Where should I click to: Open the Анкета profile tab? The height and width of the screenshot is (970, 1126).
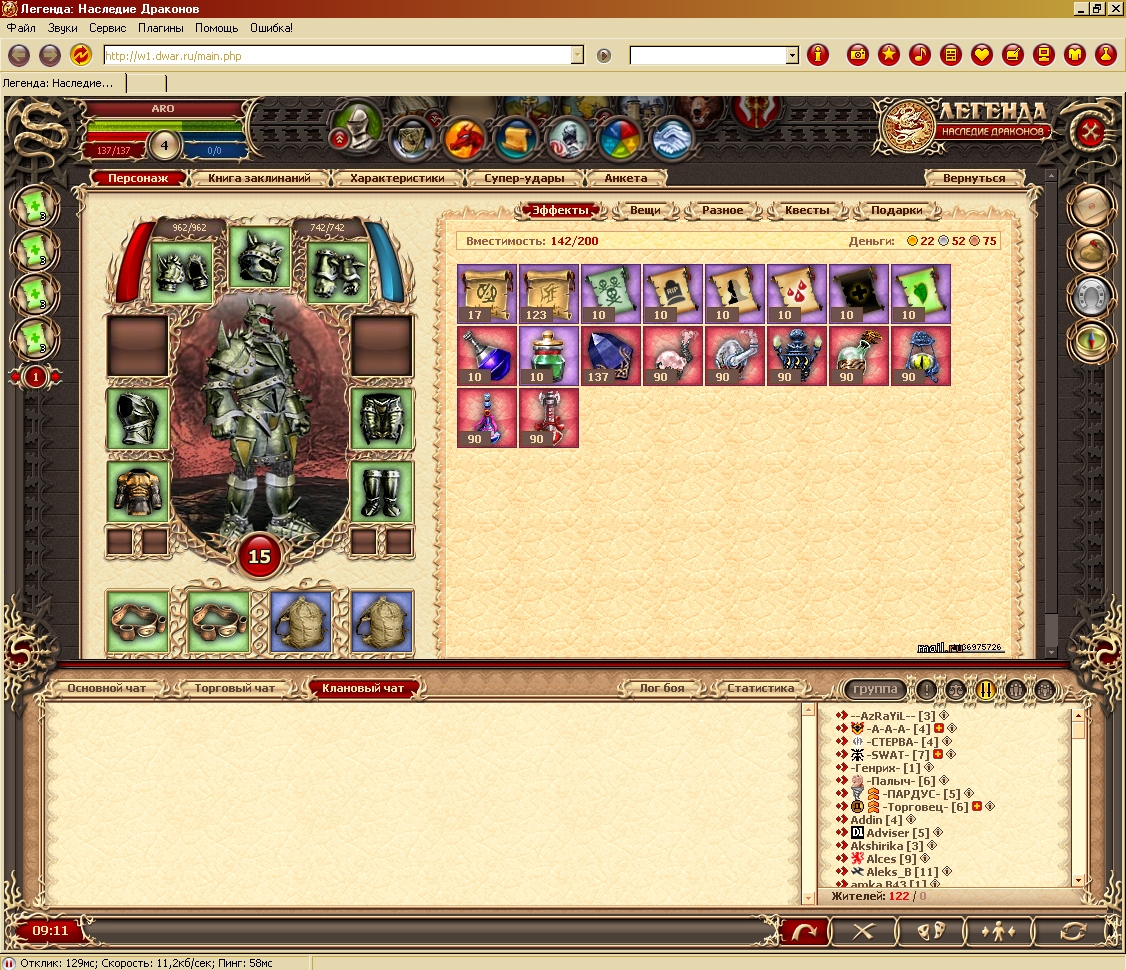625,178
